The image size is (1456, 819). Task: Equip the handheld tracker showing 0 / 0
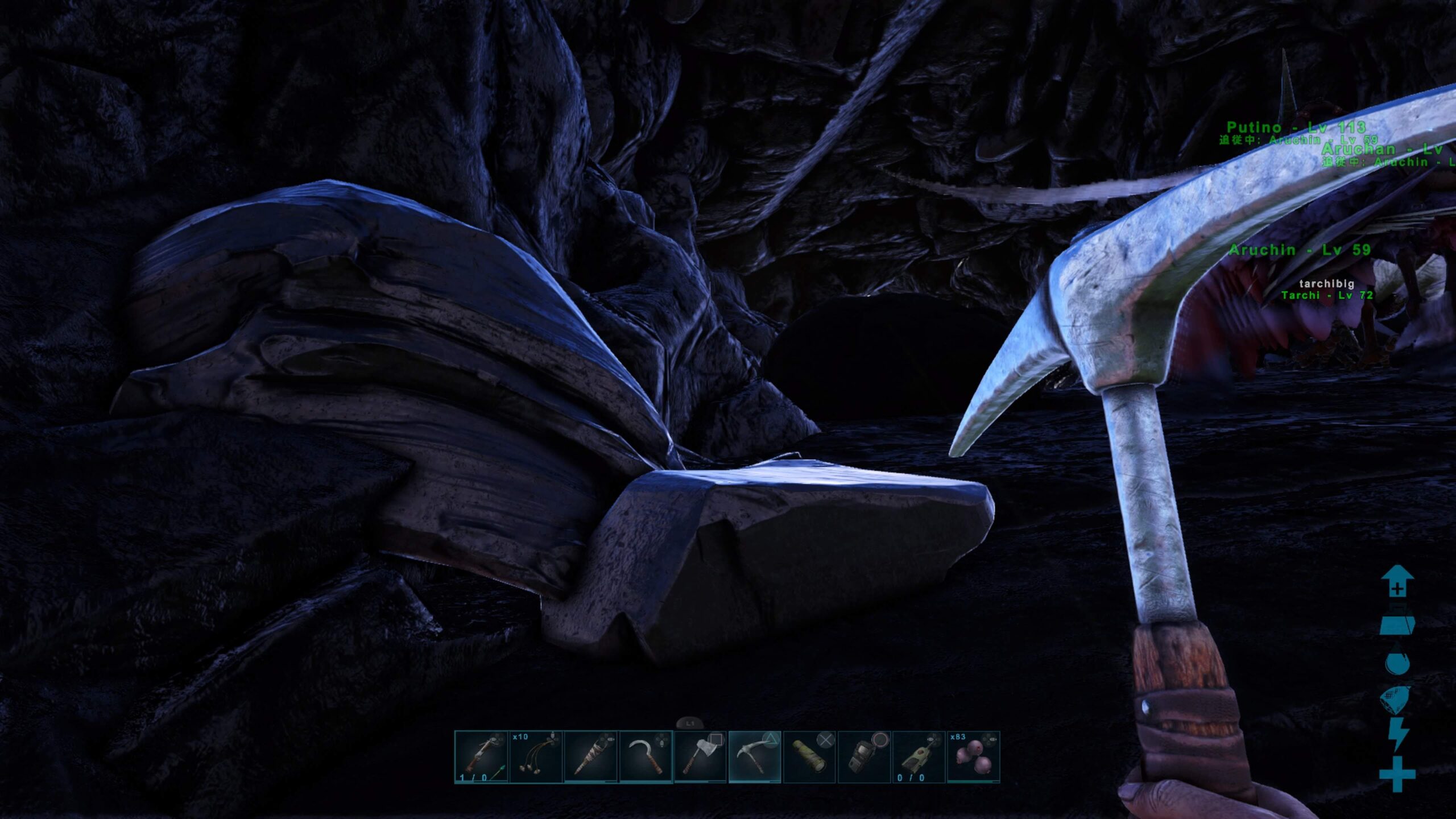(919, 757)
